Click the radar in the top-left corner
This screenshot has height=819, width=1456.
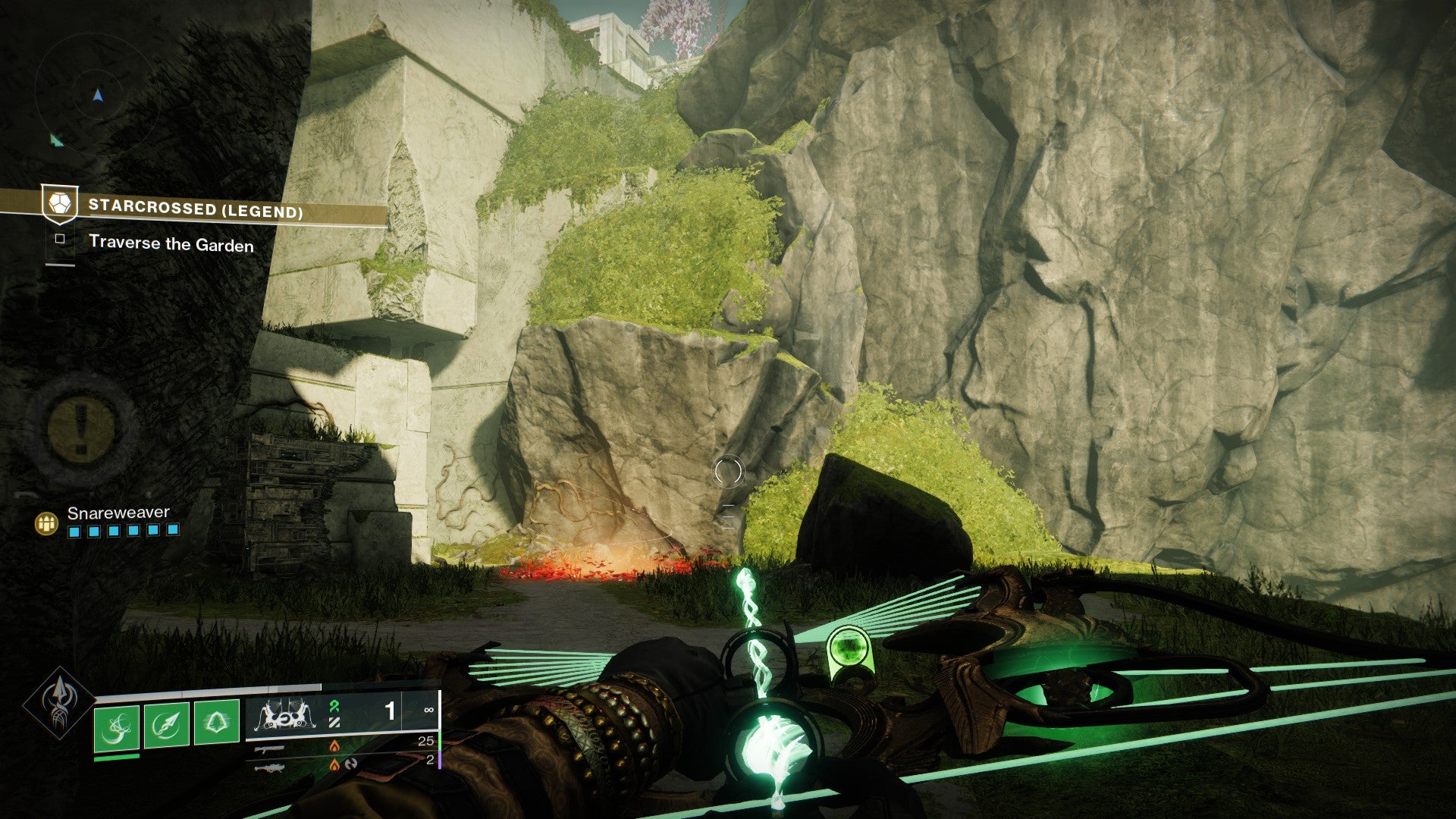(97, 95)
